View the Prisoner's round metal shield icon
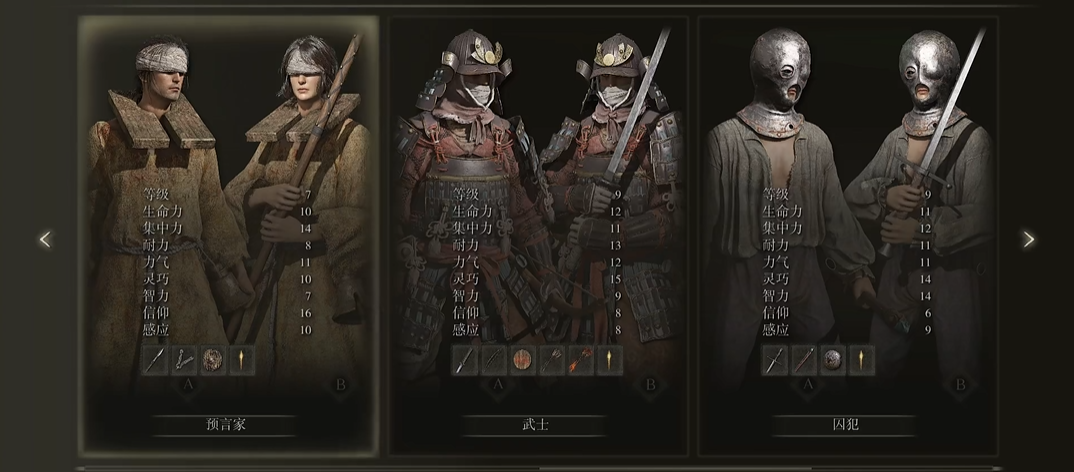The image size is (1074, 472). pyautogui.click(x=832, y=360)
